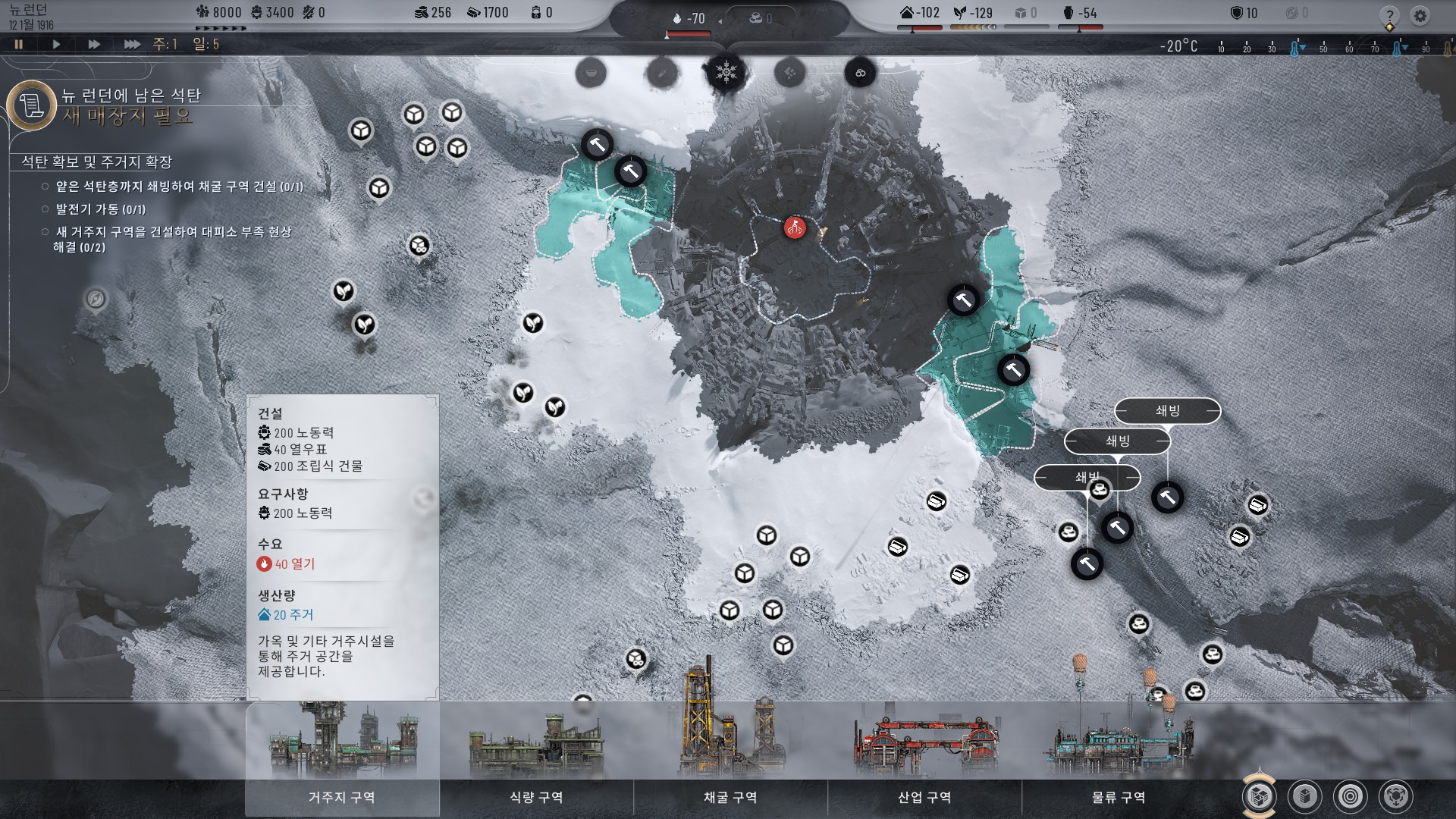This screenshot has width=1456, height=819.
Task: Show the syringe disease overlay icon
Action: click(x=661, y=74)
